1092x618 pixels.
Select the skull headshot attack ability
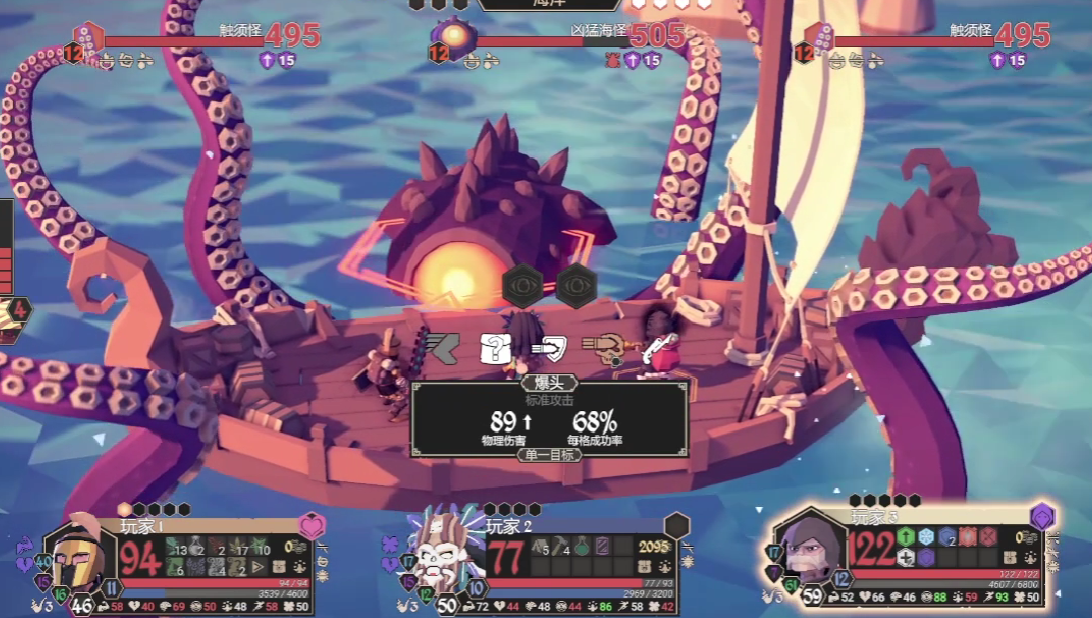click(x=605, y=346)
